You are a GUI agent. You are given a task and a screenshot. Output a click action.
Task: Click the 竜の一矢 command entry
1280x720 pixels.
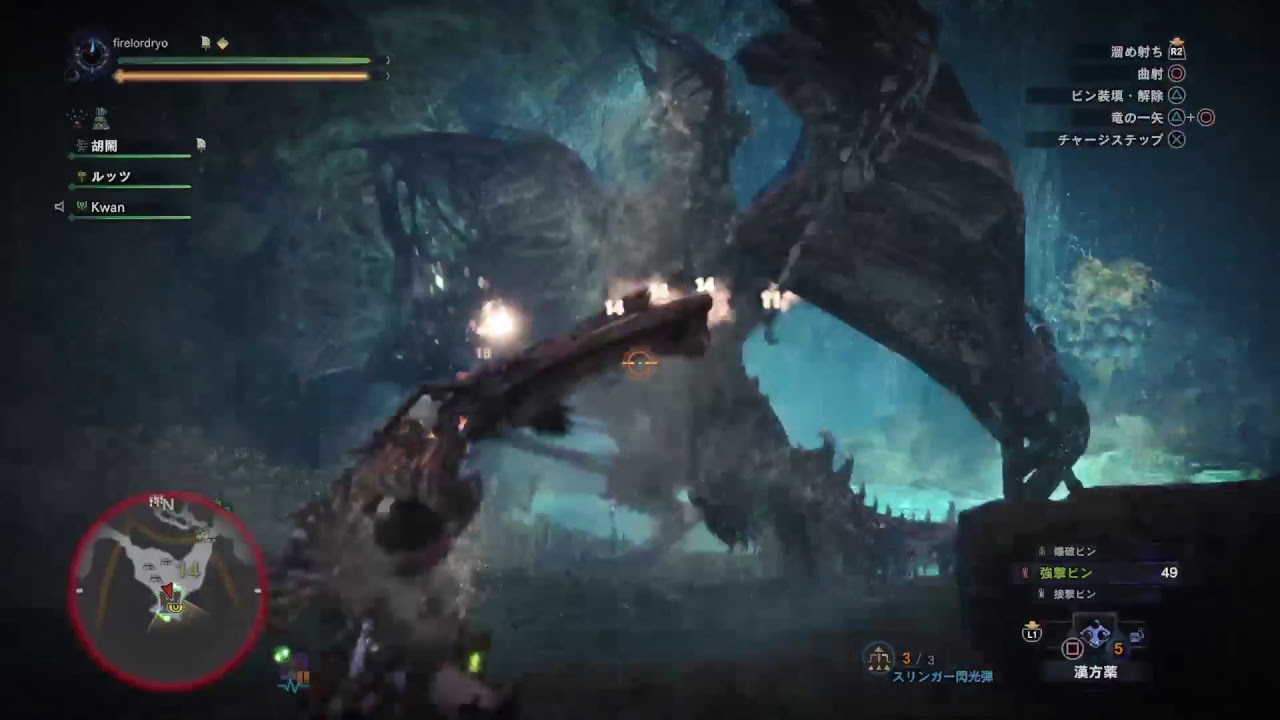coord(1139,117)
